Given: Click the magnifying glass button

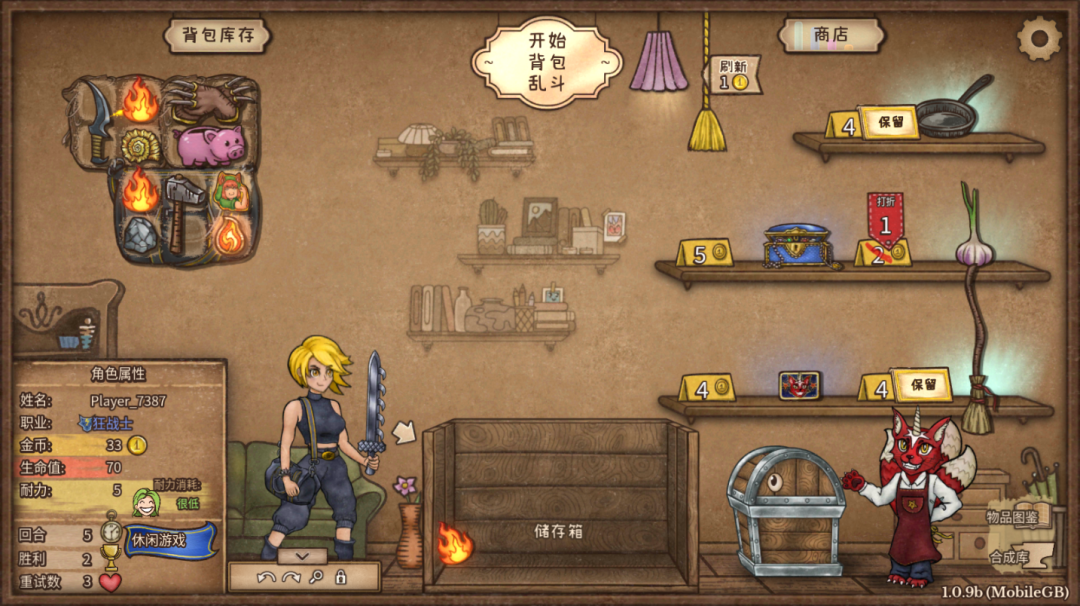Looking at the screenshot, I should (x=316, y=577).
